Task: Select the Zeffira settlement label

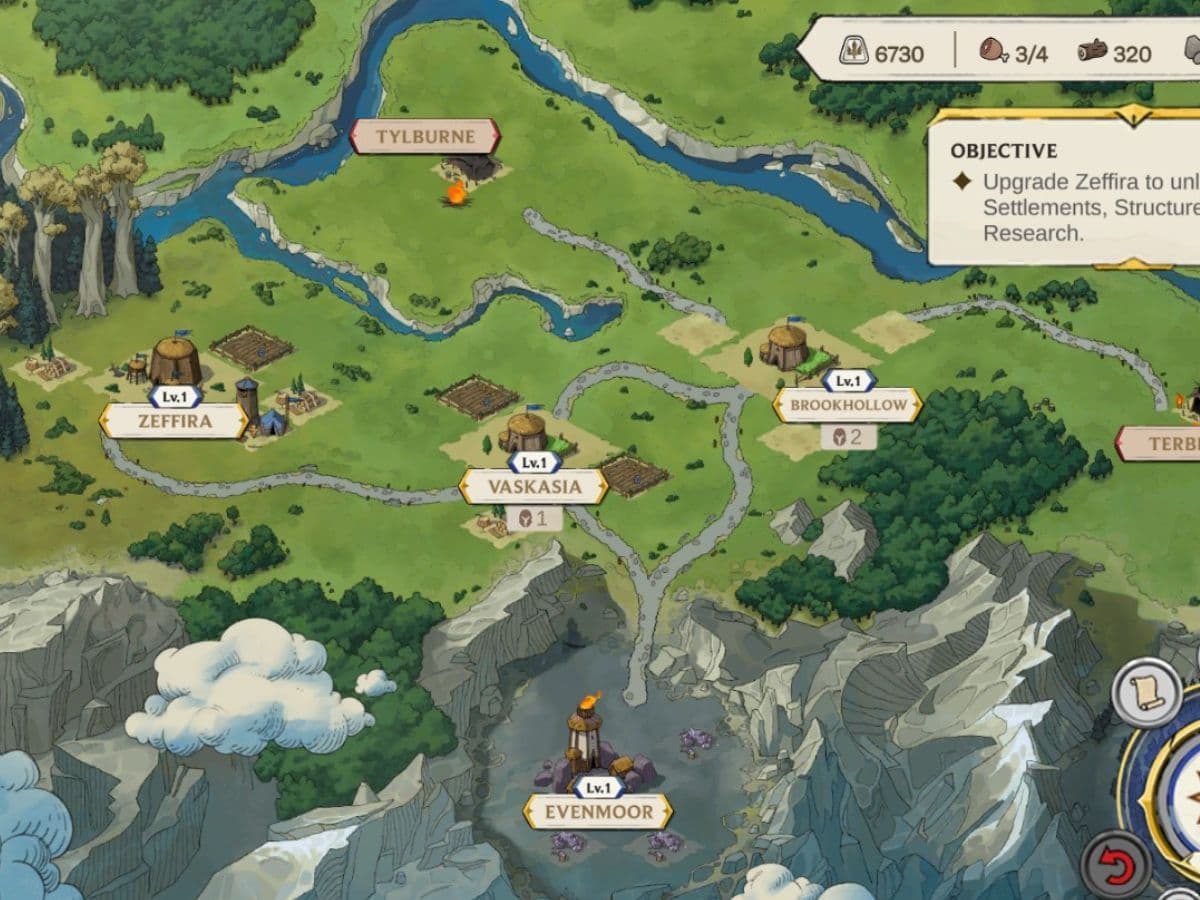Action: pos(174,421)
